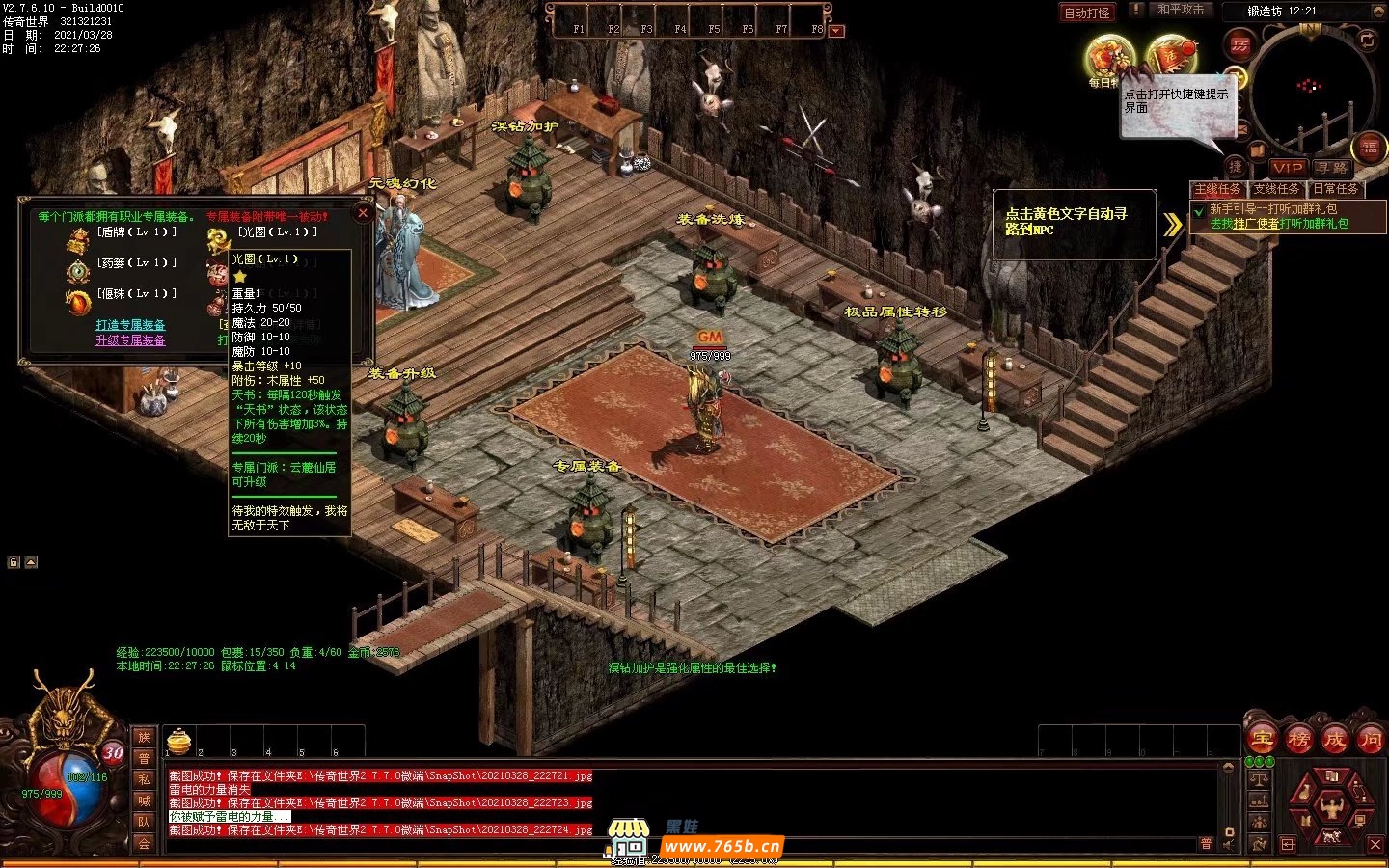1389x868 pixels.
Task: Change the 和平攻击 attack mode
Action: point(1180,10)
